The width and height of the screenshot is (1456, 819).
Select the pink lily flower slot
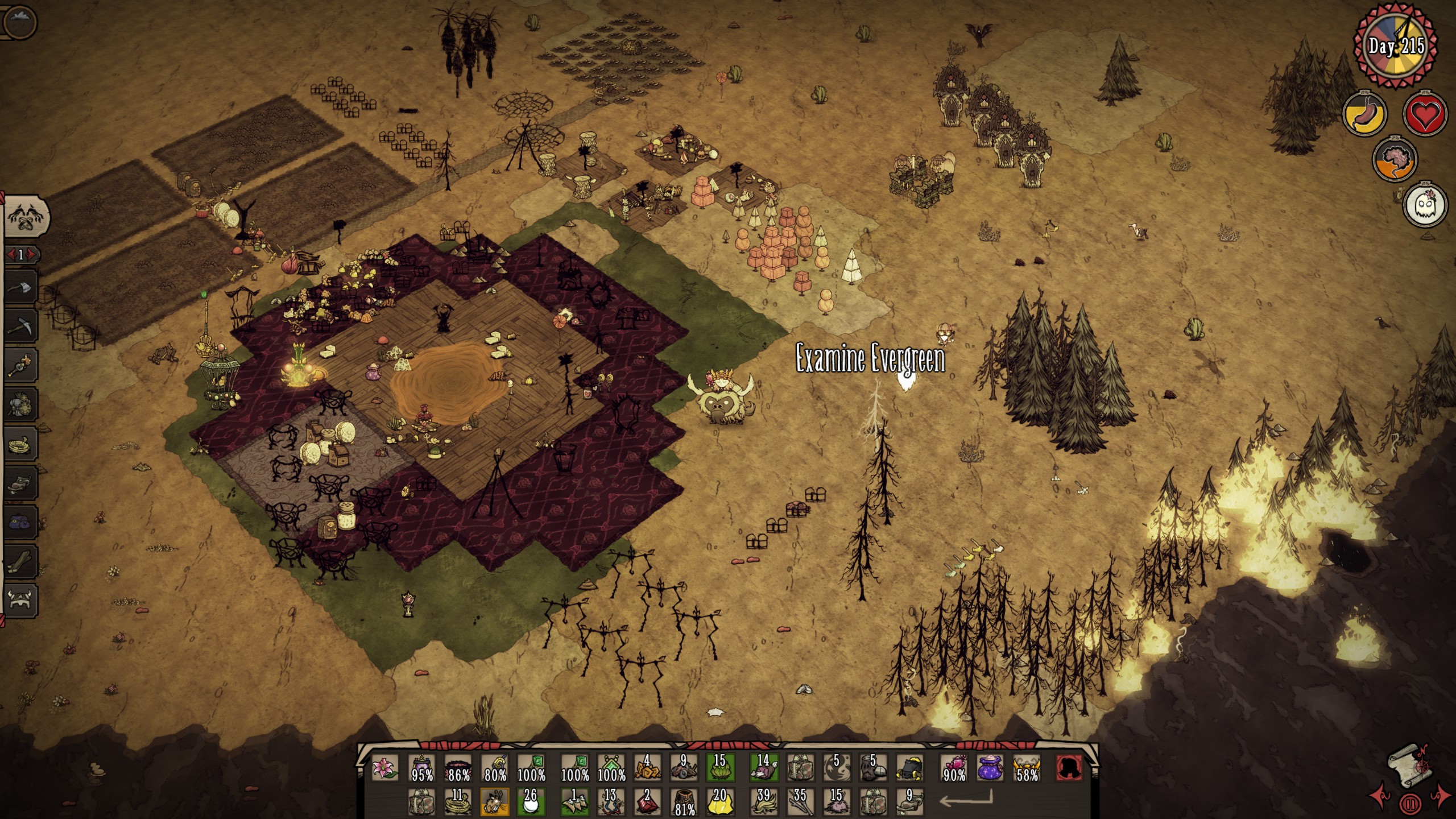click(385, 768)
